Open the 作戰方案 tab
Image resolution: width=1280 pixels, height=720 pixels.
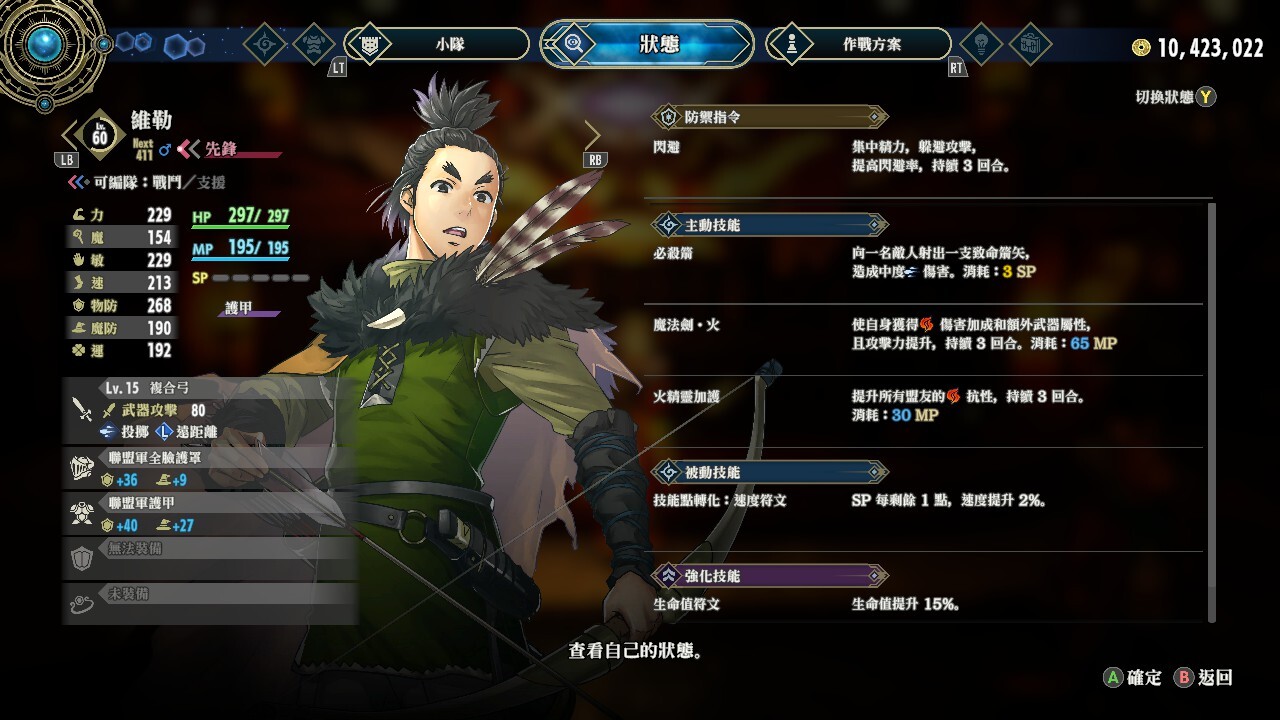(x=858, y=44)
